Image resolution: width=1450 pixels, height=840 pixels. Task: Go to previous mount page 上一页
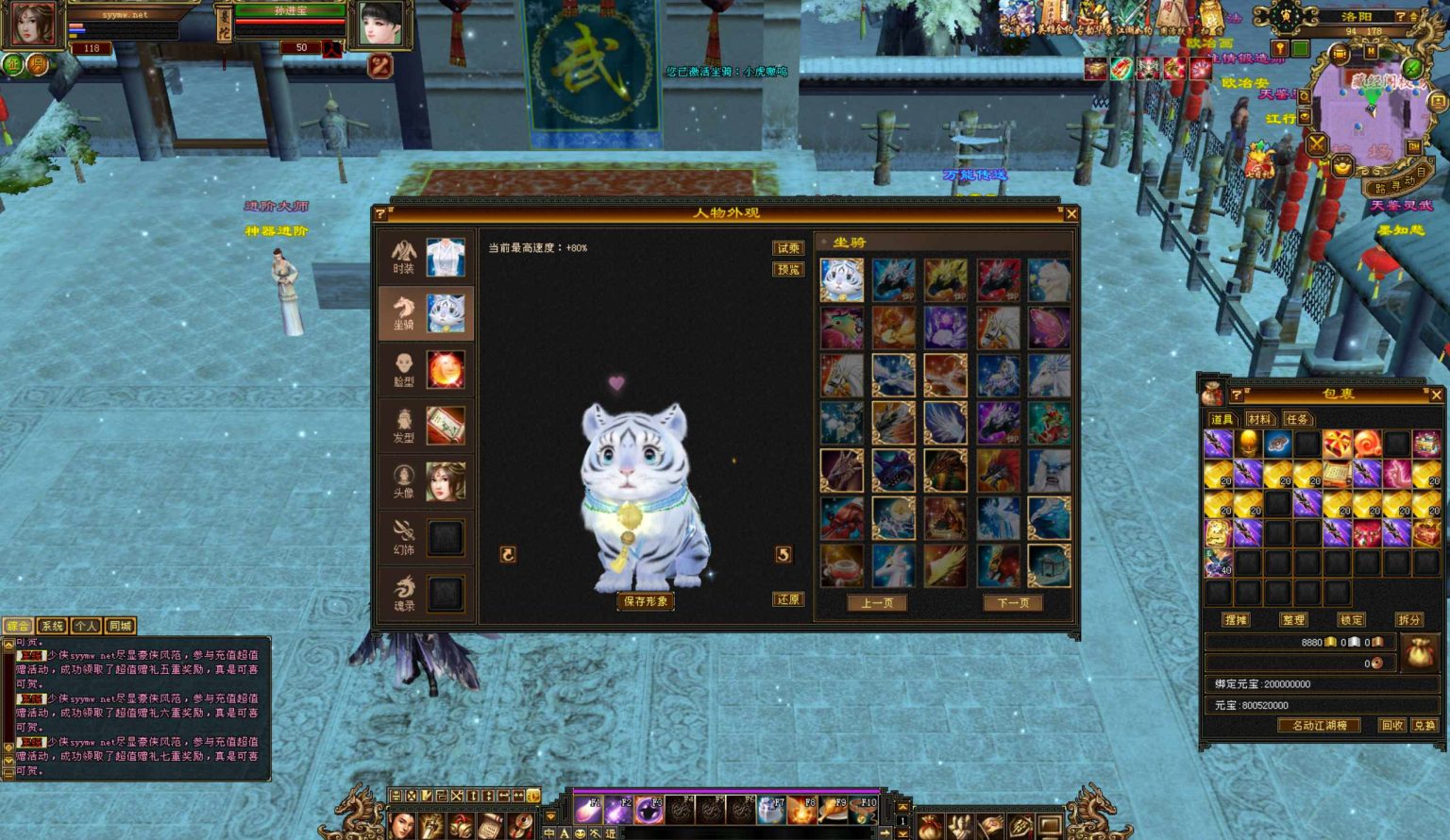coord(877,603)
